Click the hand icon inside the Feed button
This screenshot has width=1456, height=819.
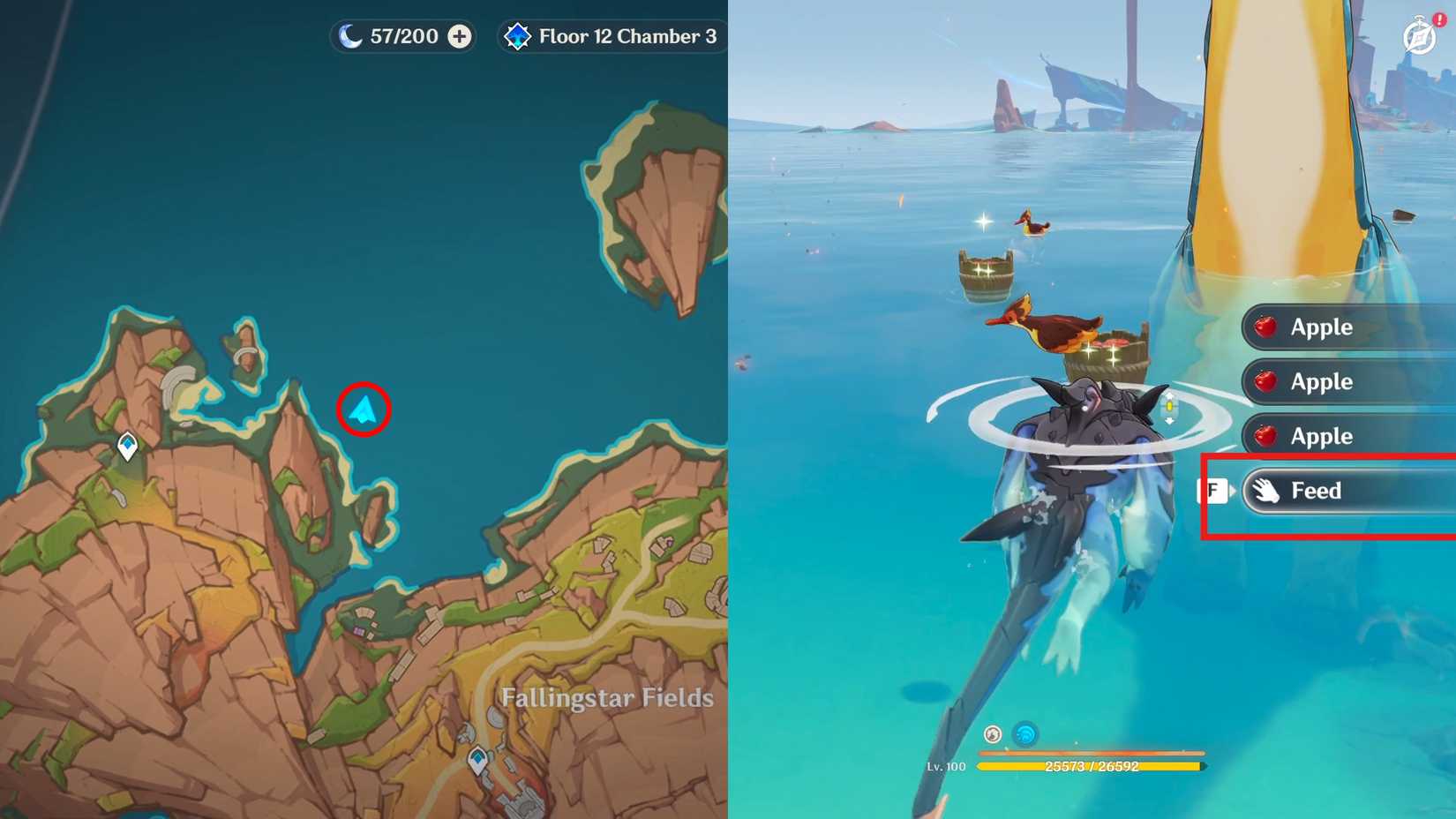click(x=1268, y=491)
